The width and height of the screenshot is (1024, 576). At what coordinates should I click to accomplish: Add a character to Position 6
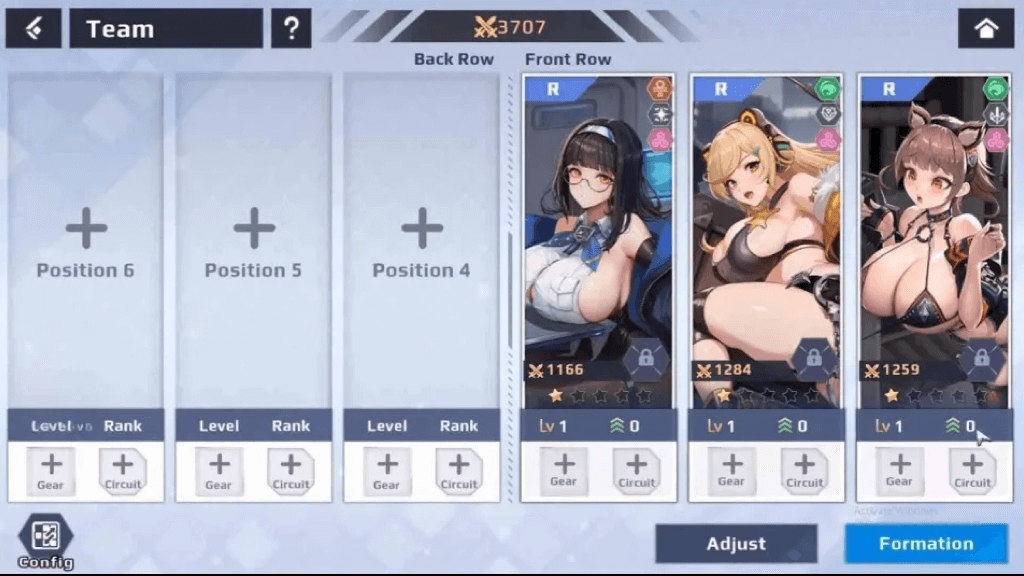[x=86, y=242]
